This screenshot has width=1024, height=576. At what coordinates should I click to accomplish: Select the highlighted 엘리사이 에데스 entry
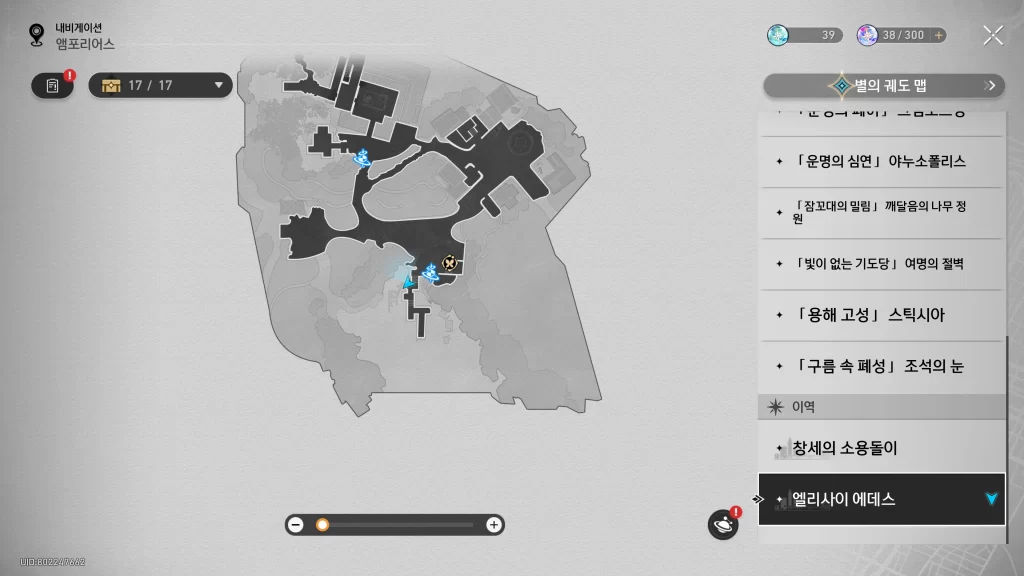[x=880, y=499]
